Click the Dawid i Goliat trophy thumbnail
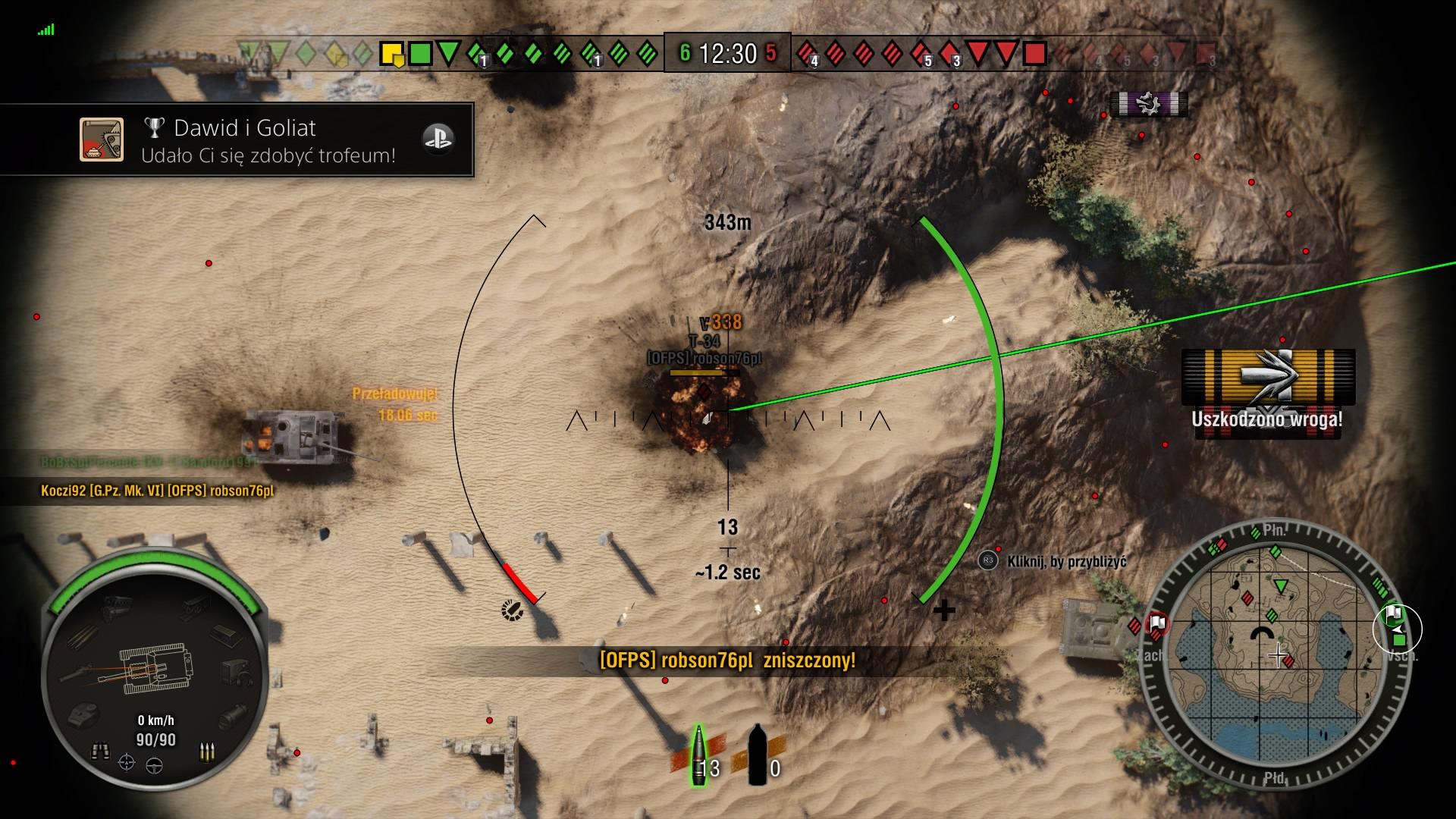This screenshot has width=1456, height=819. (x=102, y=140)
